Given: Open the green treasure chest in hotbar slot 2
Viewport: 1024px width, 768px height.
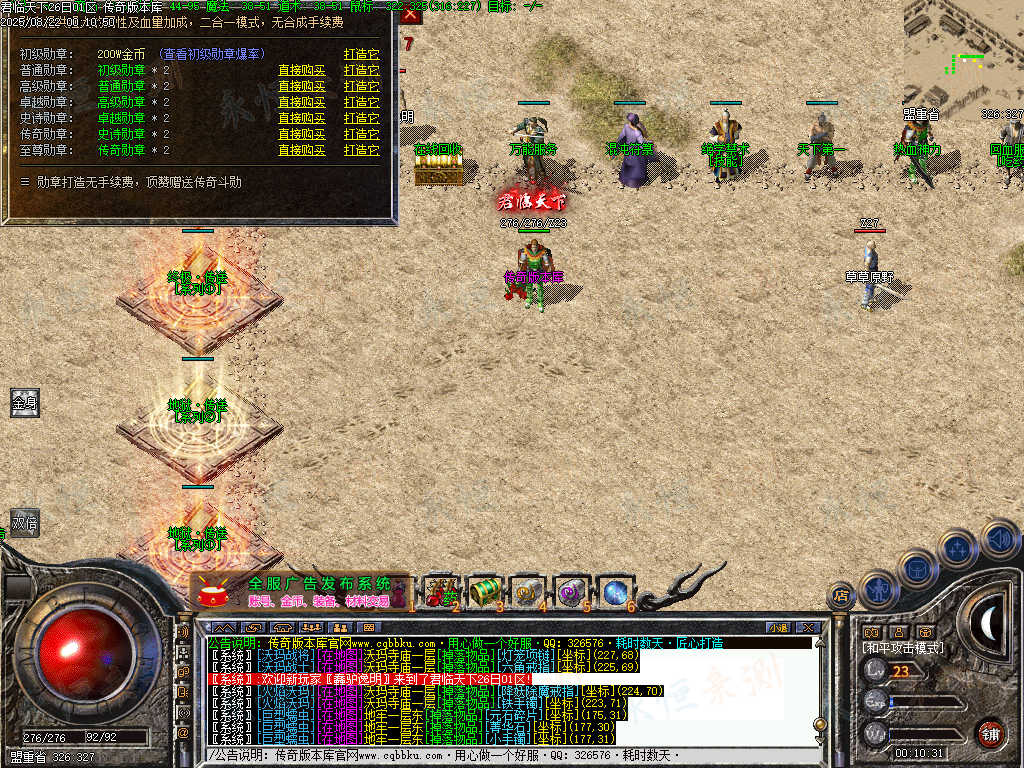Looking at the screenshot, I should (484, 591).
